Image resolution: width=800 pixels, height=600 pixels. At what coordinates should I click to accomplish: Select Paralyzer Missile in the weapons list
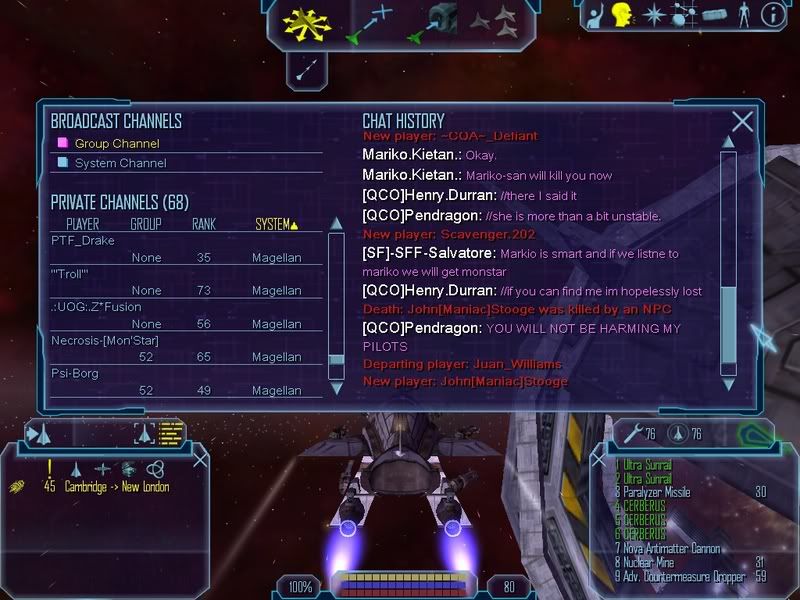(x=656, y=492)
